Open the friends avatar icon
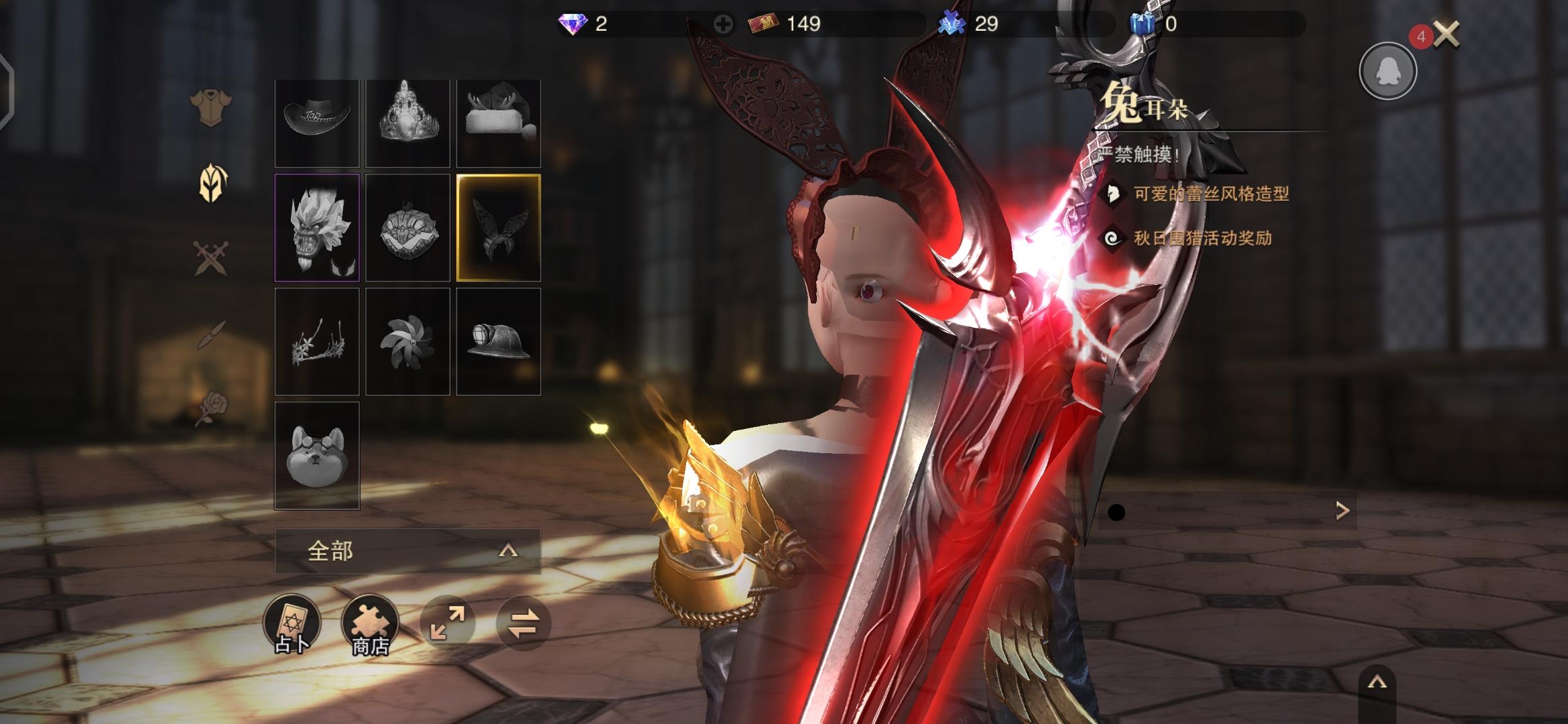 [1387, 71]
